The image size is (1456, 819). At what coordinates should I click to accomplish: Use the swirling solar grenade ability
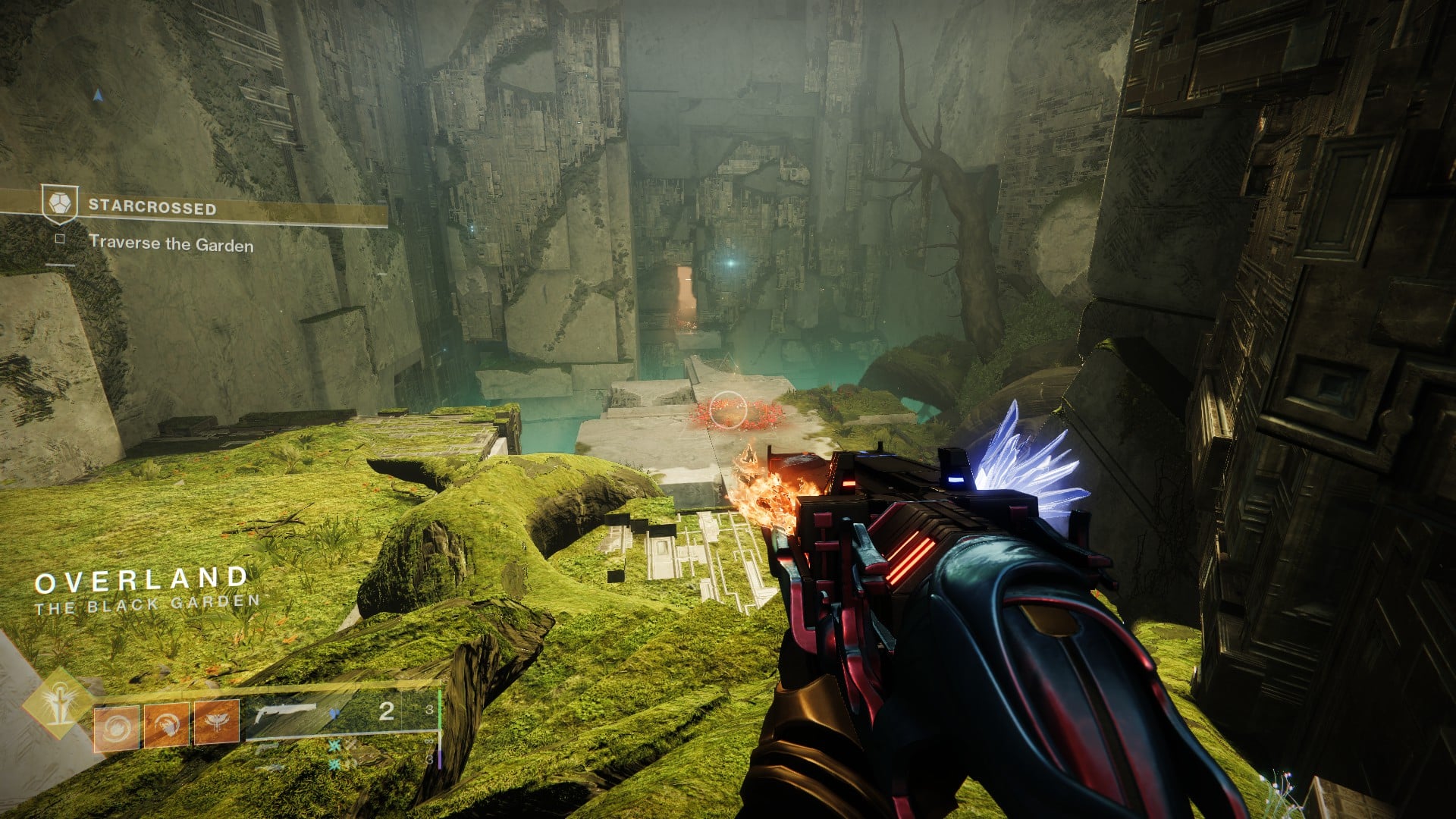116,727
